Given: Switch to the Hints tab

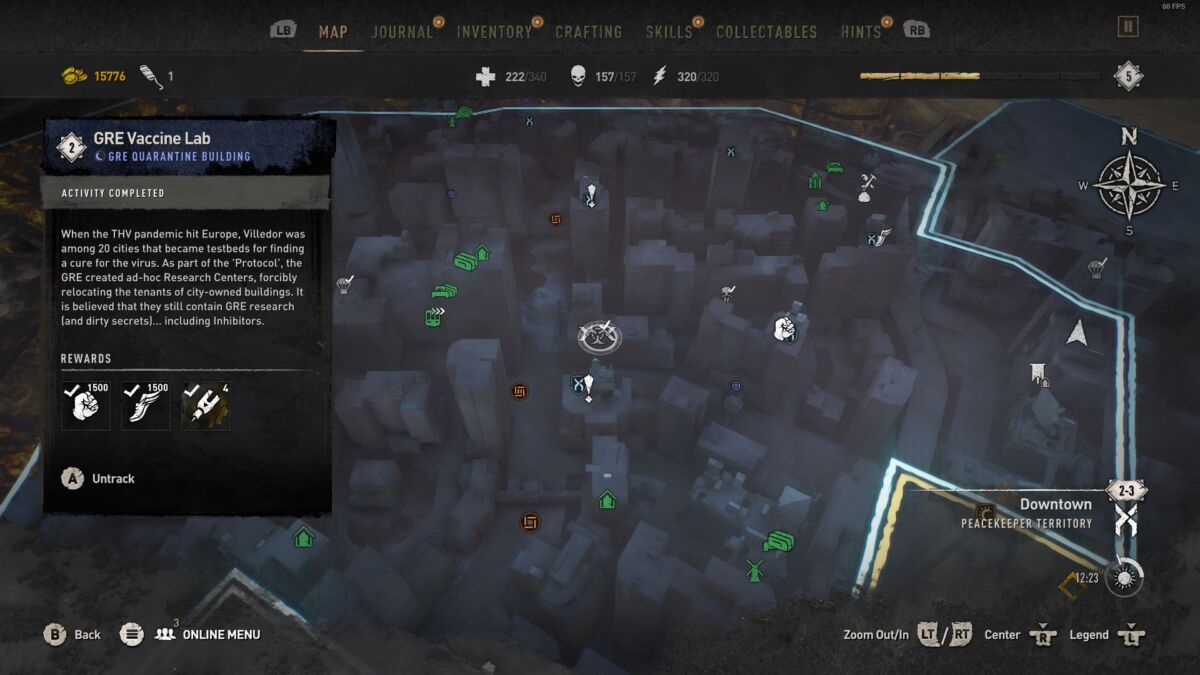Looking at the screenshot, I should point(861,32).
